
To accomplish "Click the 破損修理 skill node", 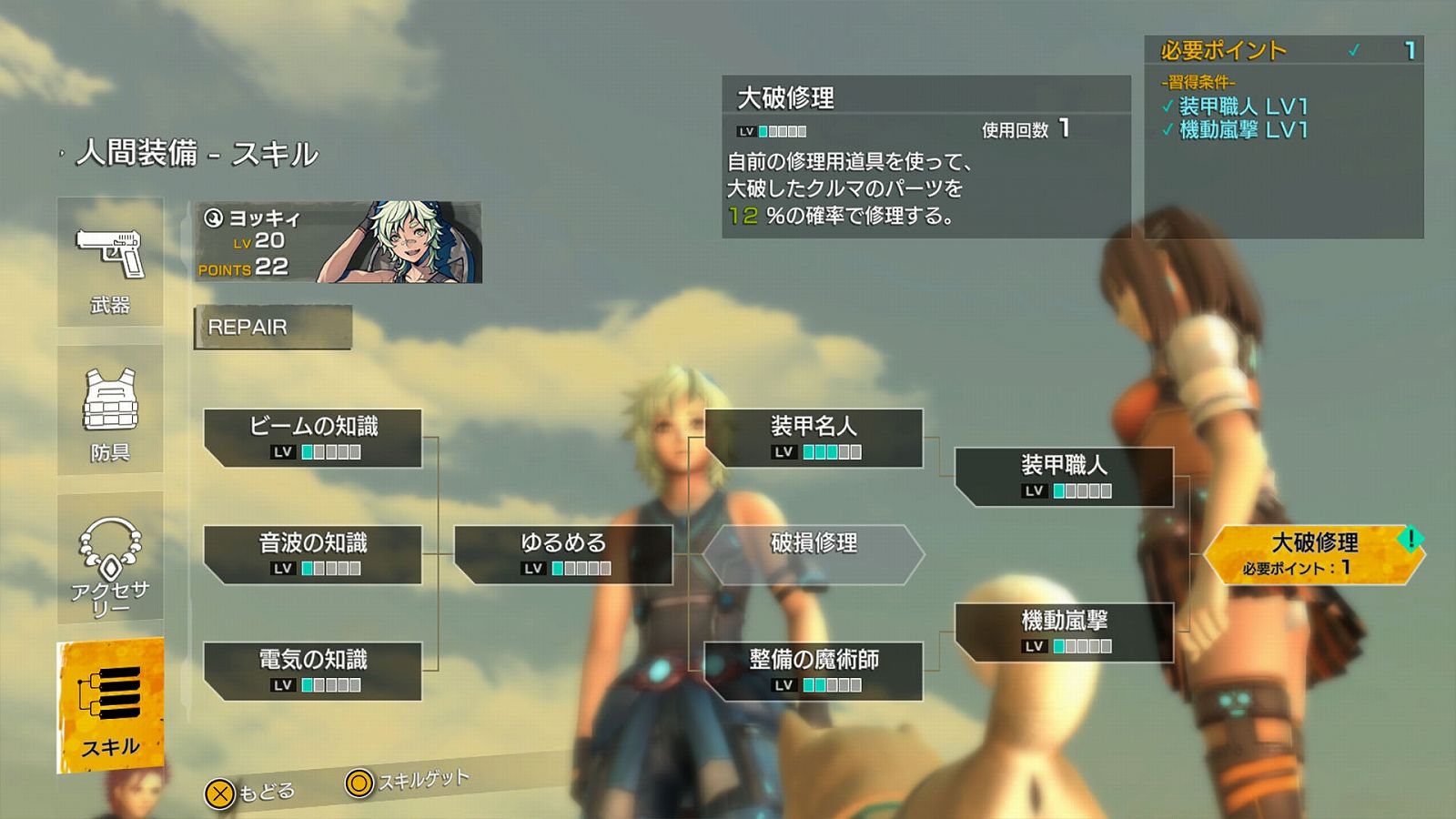I will pos(814,554).
